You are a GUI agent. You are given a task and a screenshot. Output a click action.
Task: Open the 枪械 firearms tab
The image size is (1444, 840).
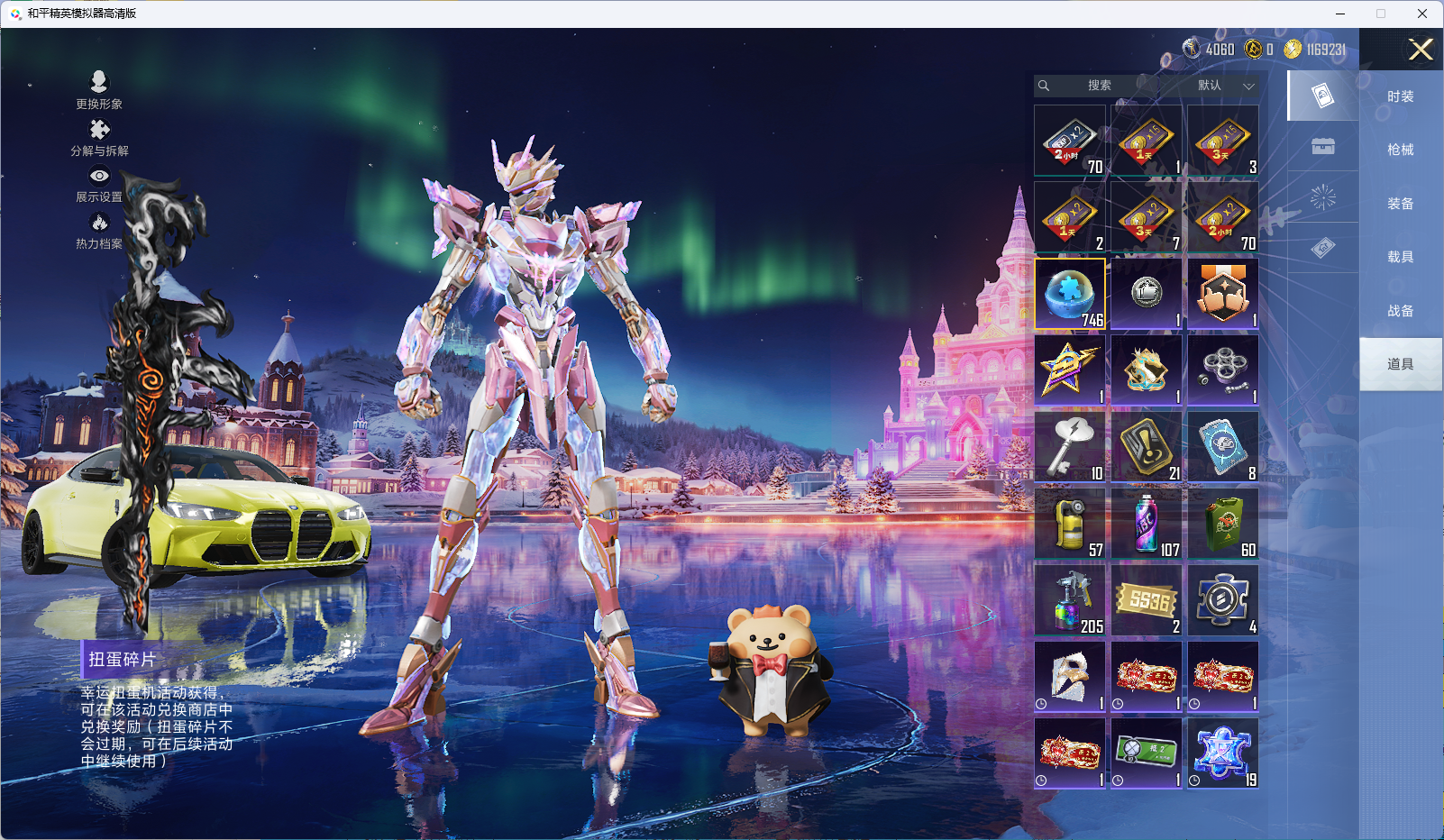(x=1400, y=150)
